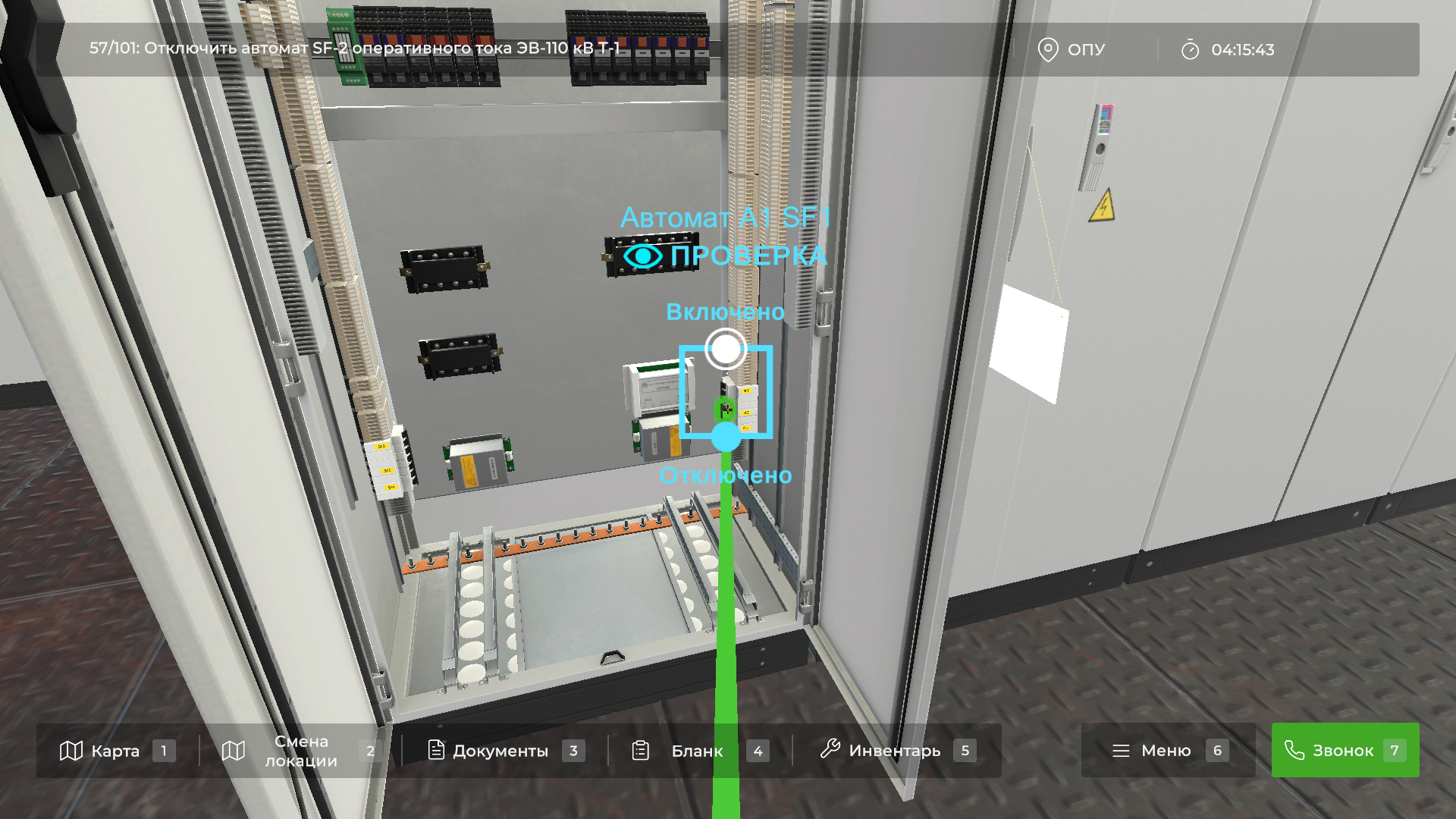Image resolution: width=1456 pixels, height=819 pixels.
Task: Click the current task objective text
Action: click(x=354, y=49)
